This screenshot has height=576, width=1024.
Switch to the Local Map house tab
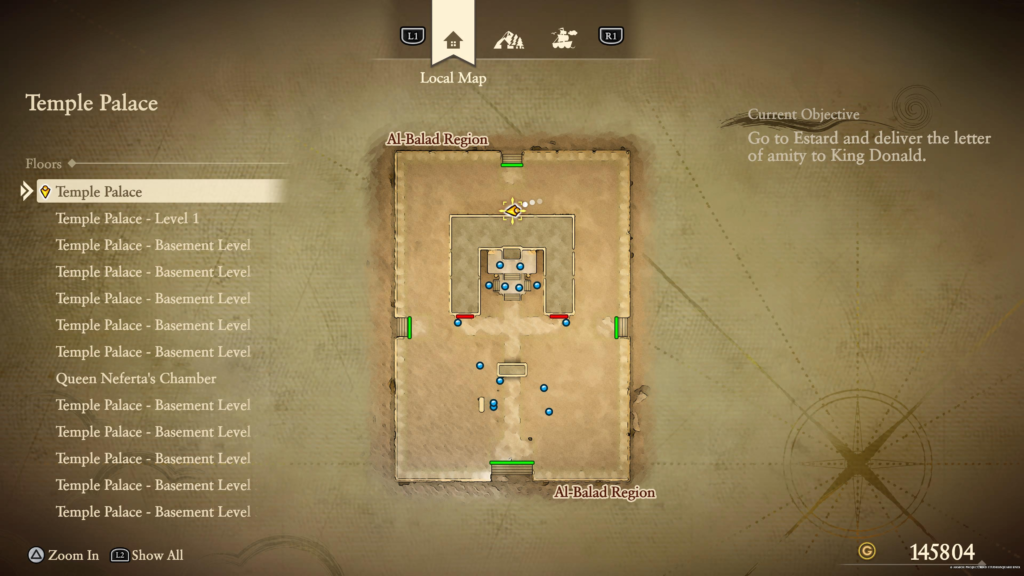click(x=453, y=41)
